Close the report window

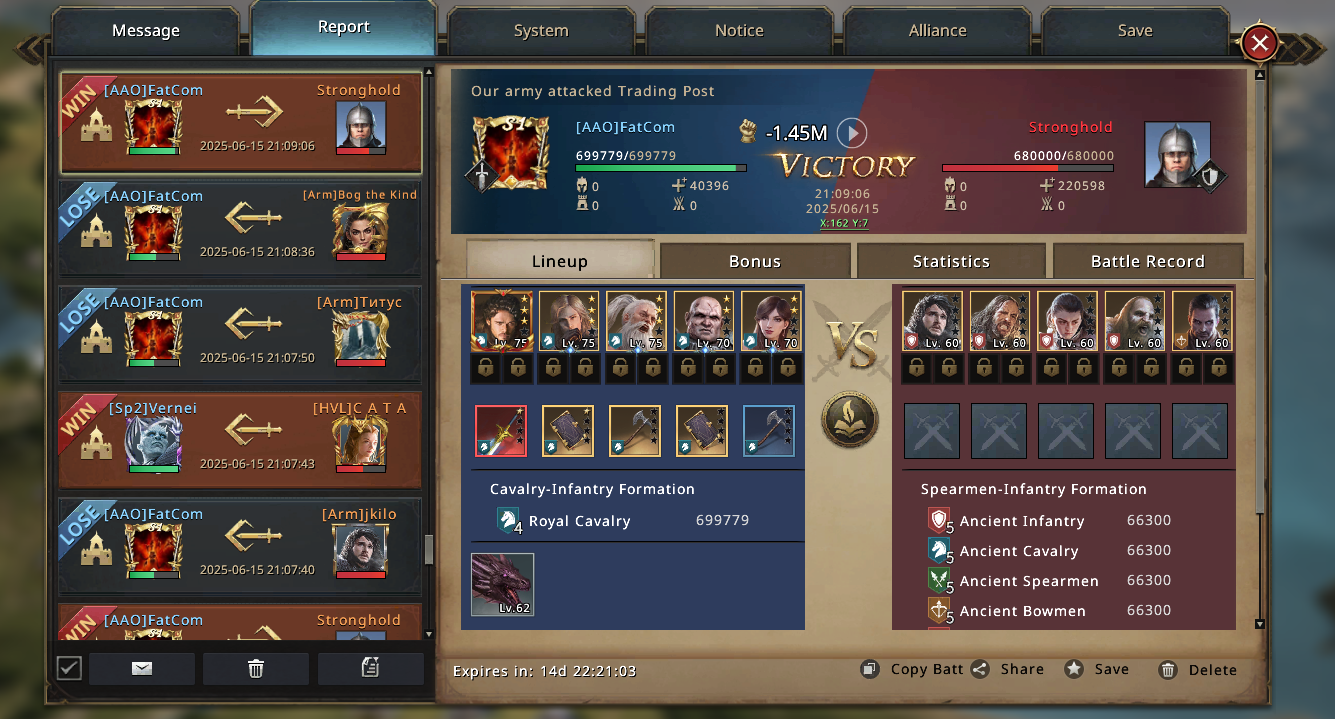click(x=1260, y=43)
